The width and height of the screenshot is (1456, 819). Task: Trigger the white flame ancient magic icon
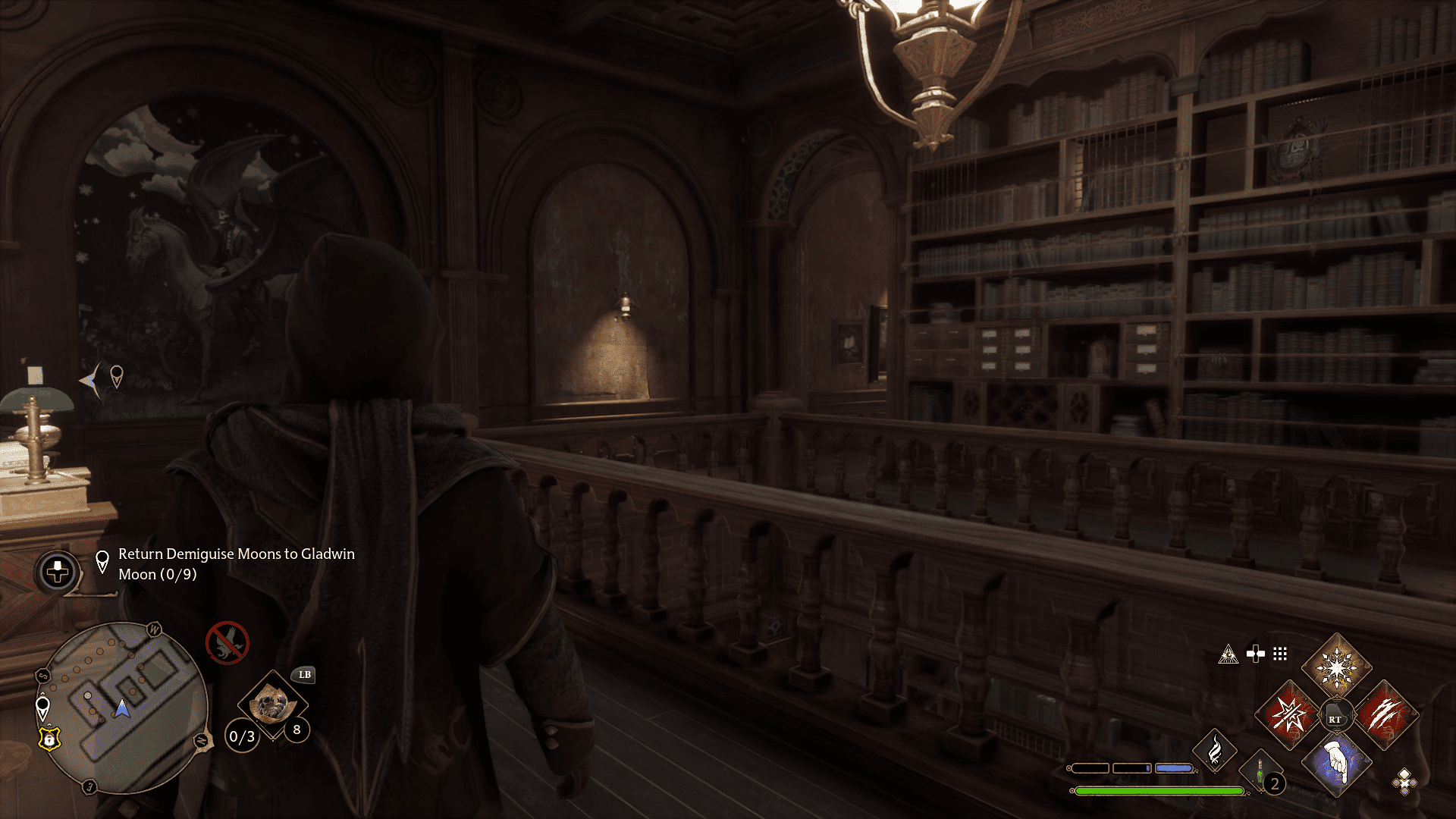[1214, 751]
